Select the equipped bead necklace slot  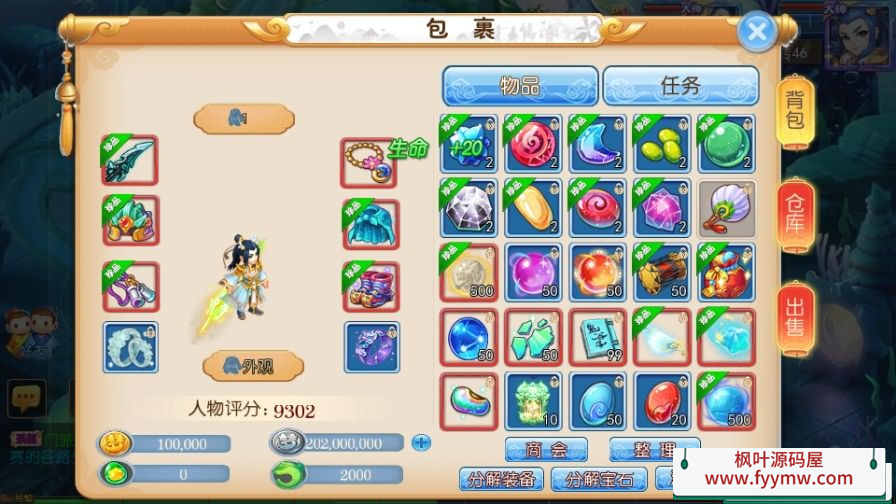pyautogui.click(x=369, y=161)
